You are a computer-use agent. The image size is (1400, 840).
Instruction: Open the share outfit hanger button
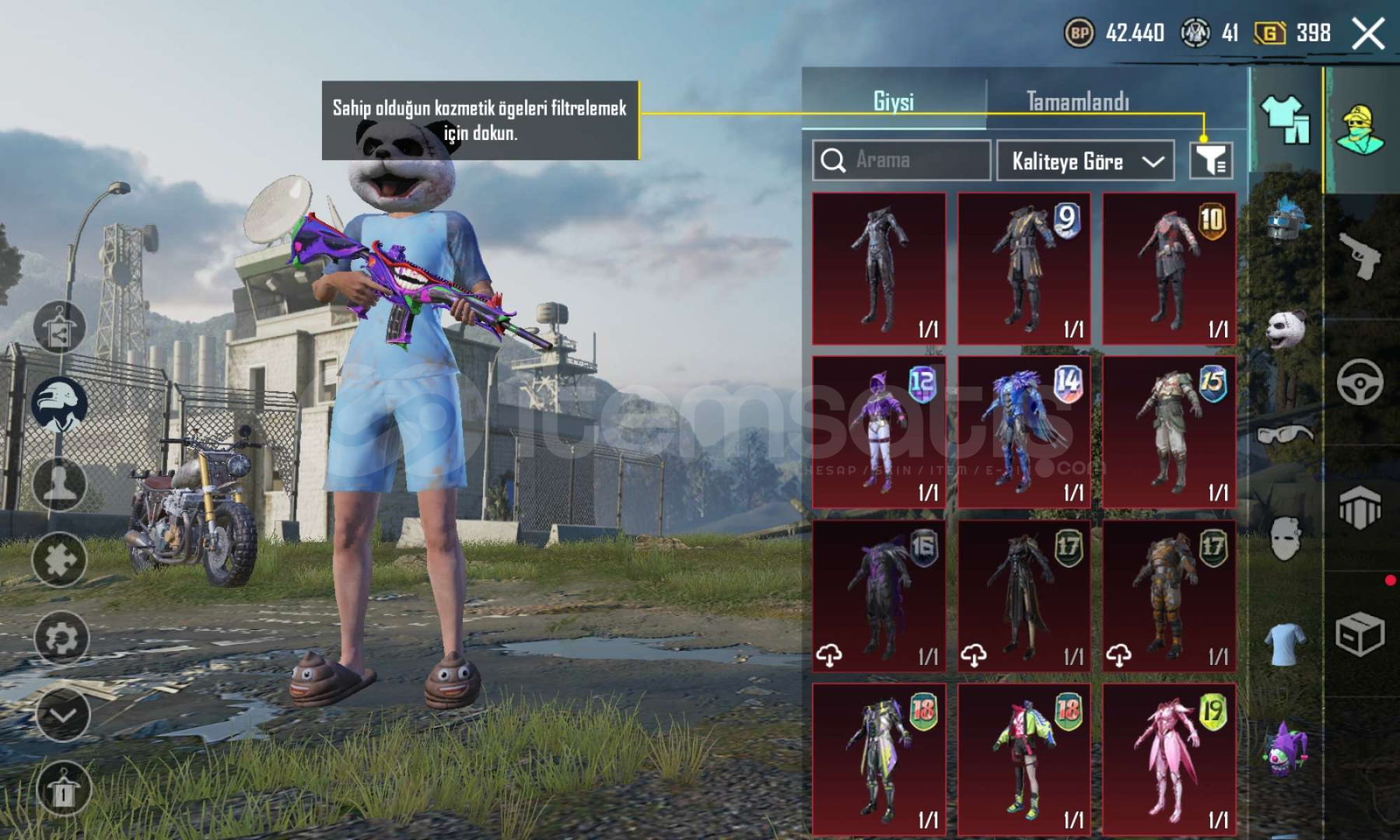[x=59, y=327]
